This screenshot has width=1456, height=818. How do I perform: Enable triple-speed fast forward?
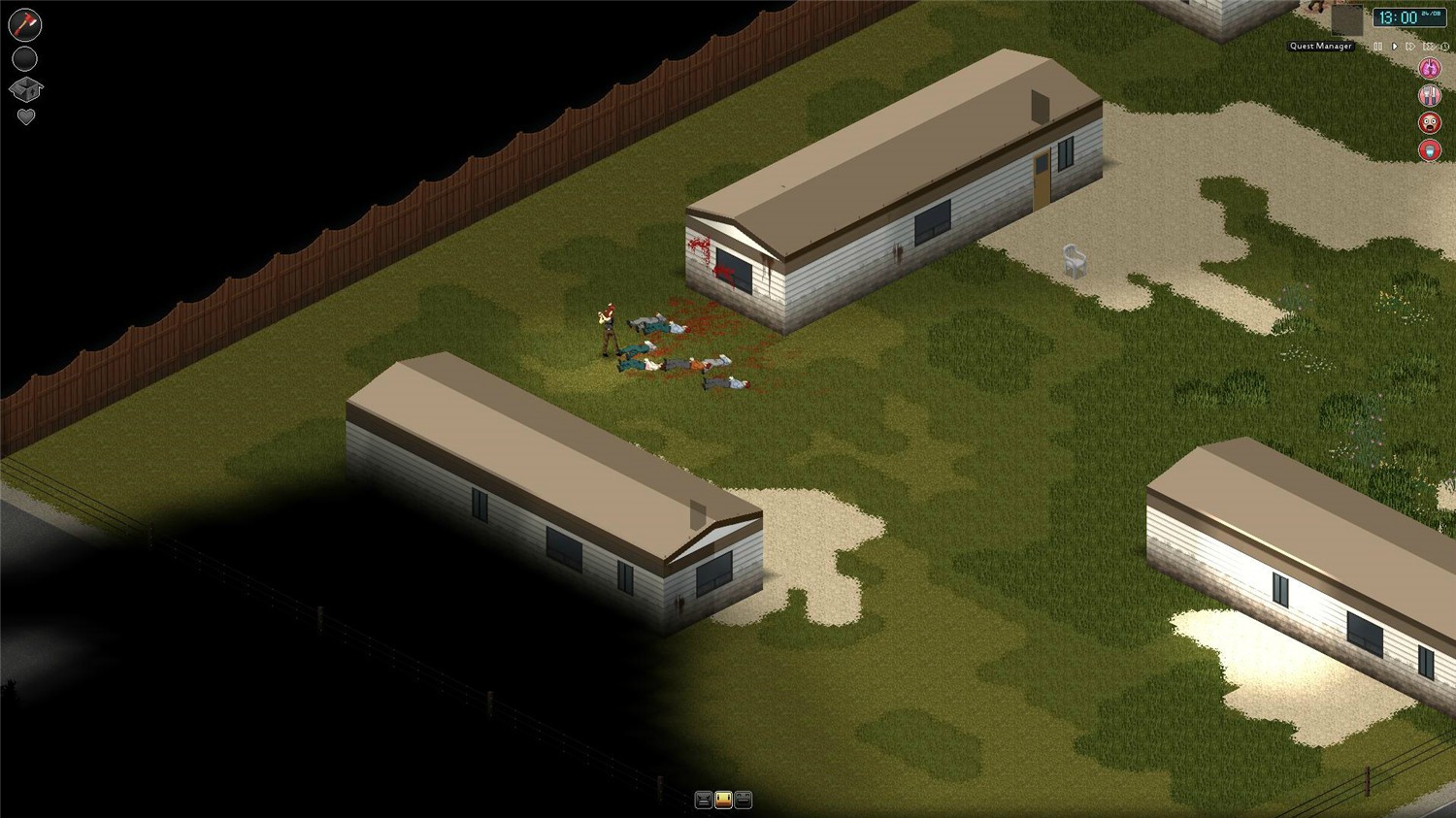pyautogui.click(x=1427, y=46)
